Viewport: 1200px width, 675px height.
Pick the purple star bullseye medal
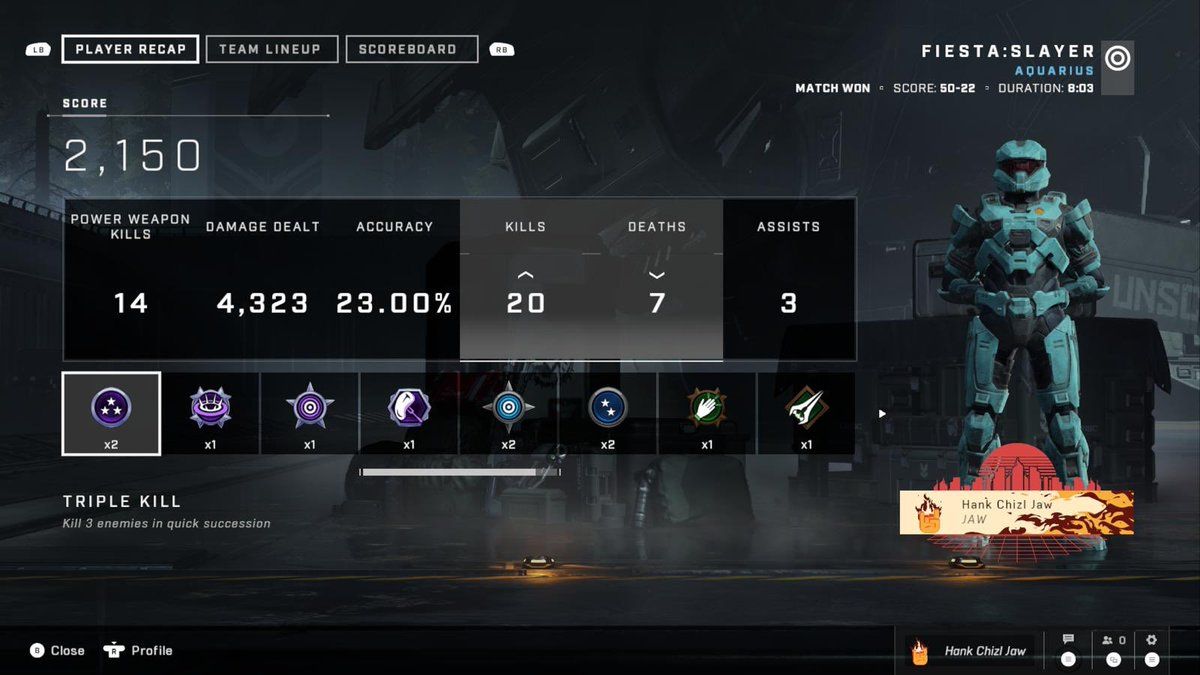pyautogui.click(x=310, y=413)
